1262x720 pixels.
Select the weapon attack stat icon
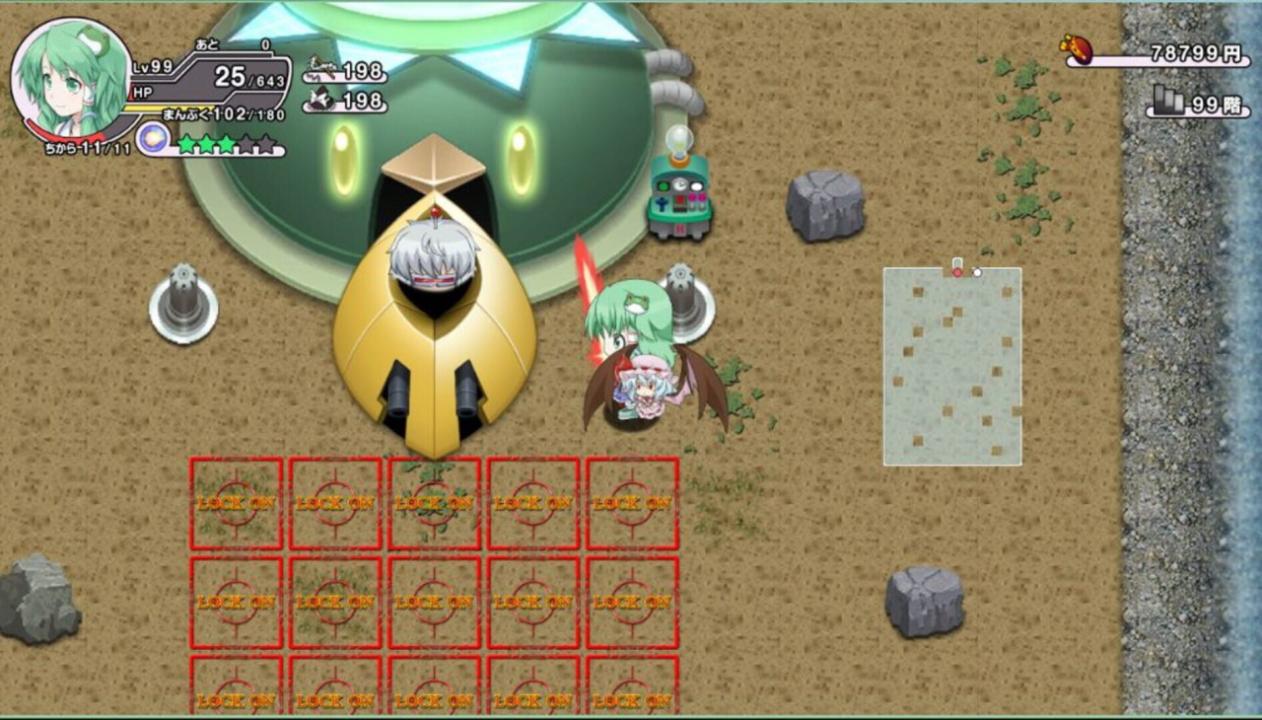[x=321, y=69]
